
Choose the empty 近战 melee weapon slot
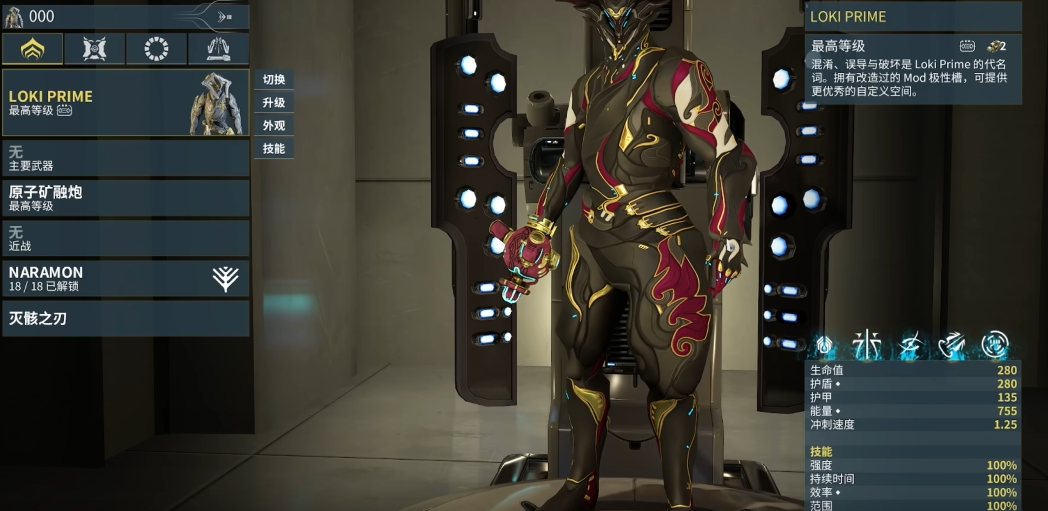click(x=125, y=238)
